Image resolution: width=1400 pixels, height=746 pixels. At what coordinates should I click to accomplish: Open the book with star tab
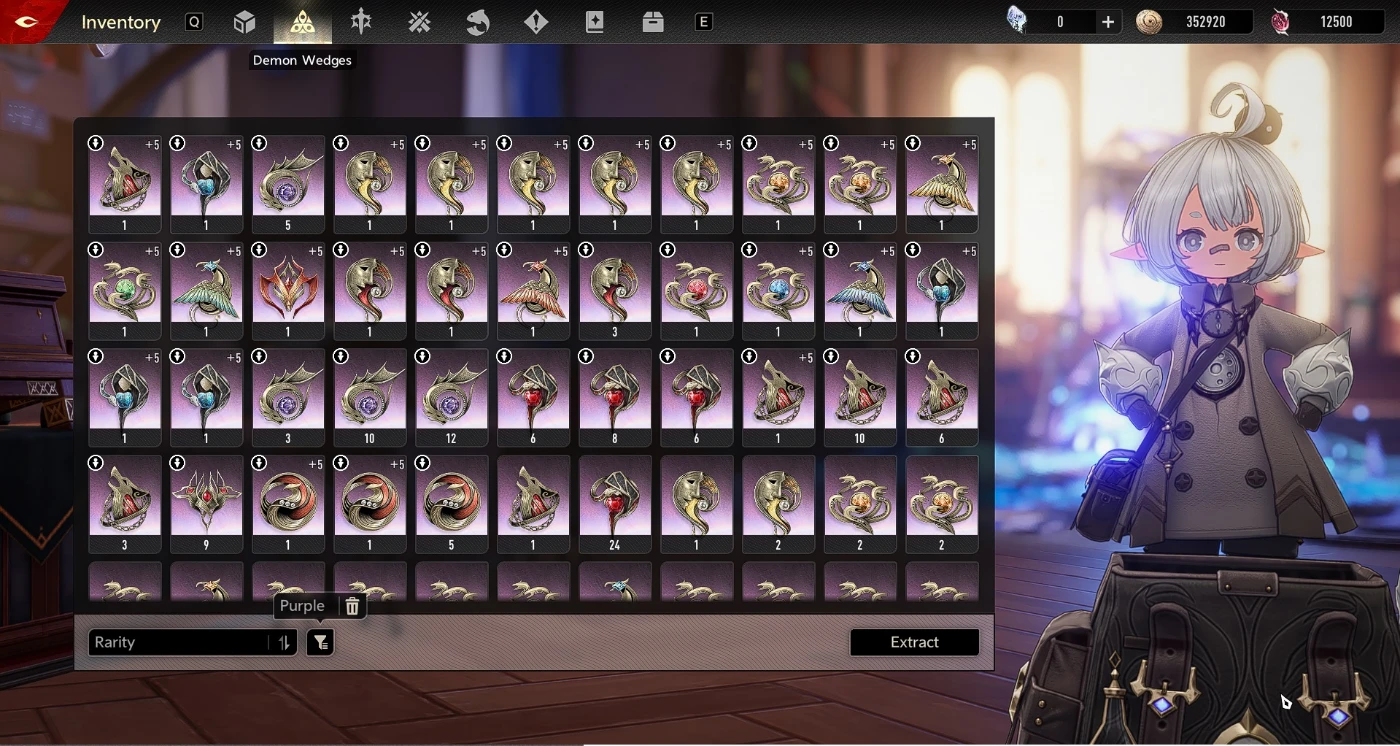click(595, 22)
